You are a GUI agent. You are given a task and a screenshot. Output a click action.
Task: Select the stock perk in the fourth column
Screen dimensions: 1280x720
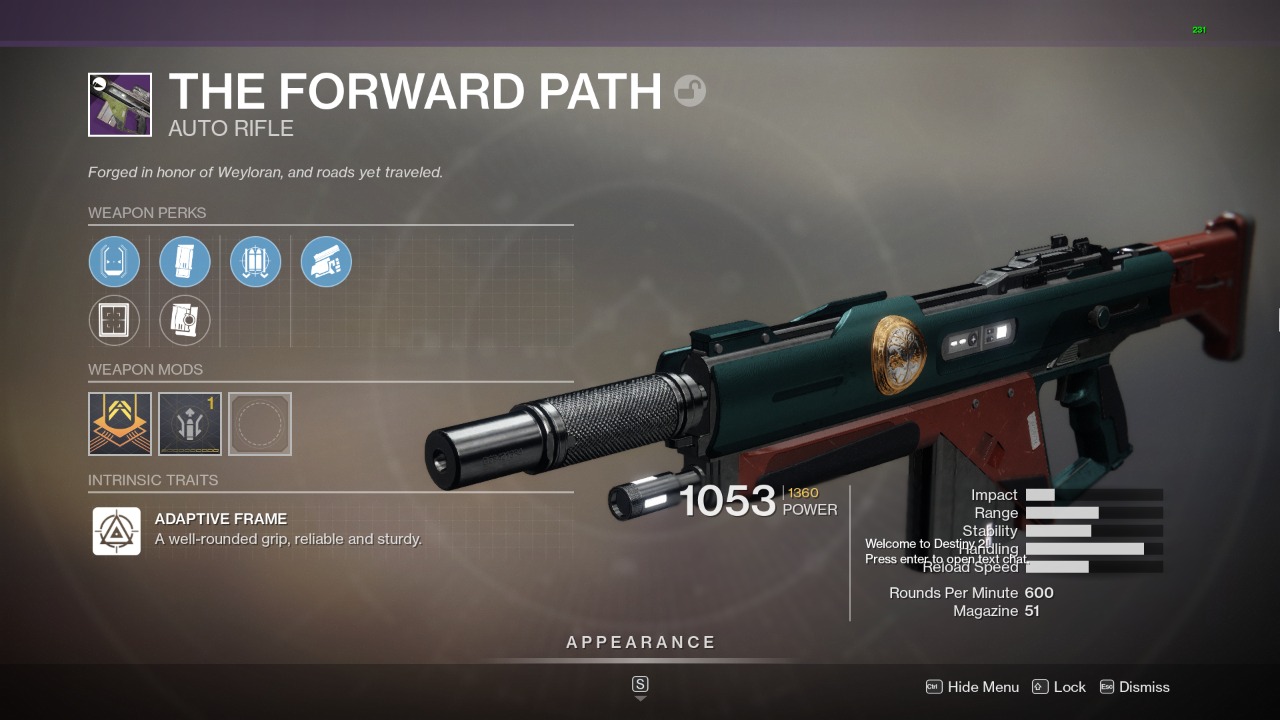click(326, 261)
